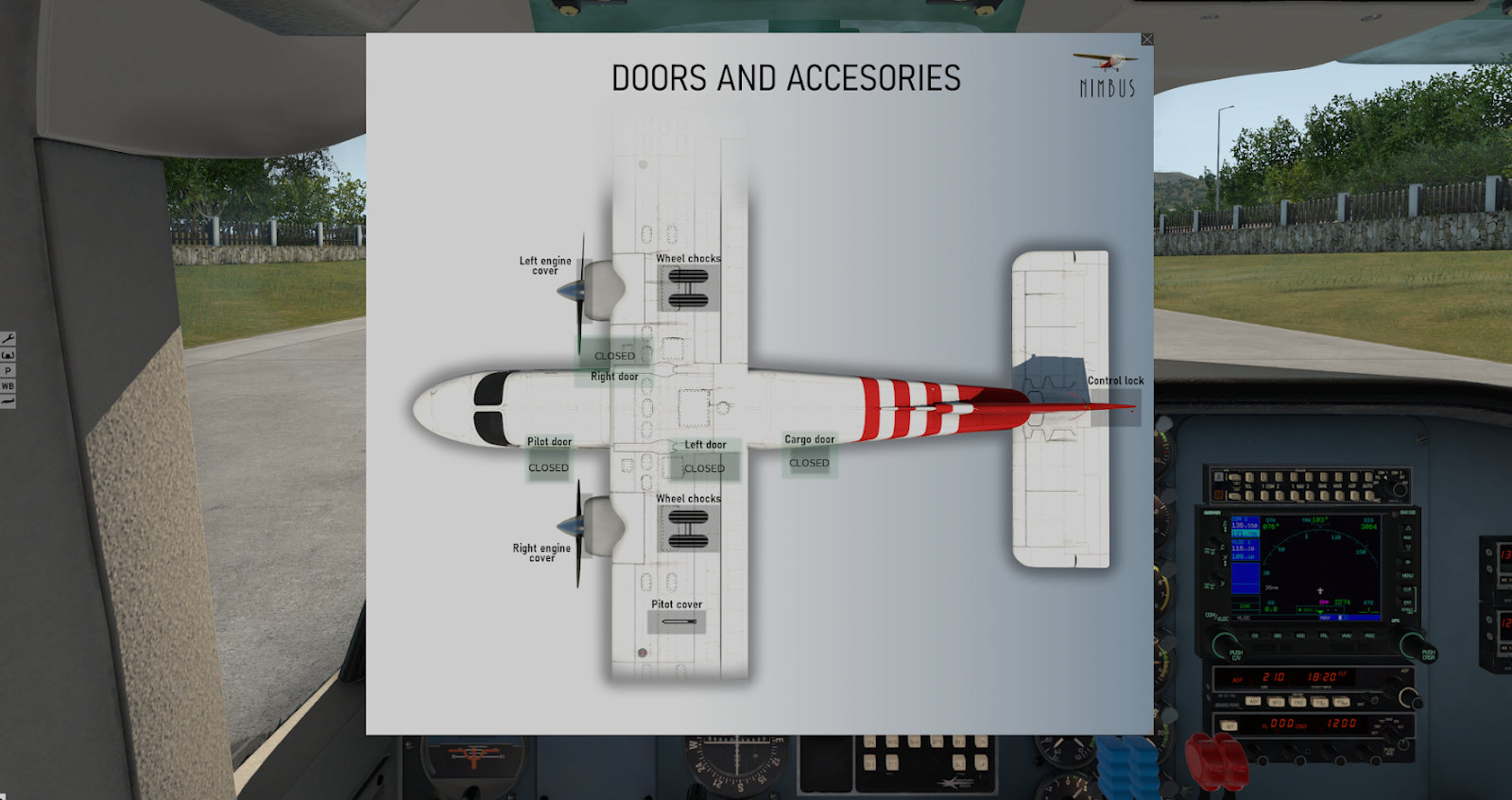Toggle the Control lock on the tail
Image resolution: width=1512 pixels, height=800 pixels.
point(1115,407)
